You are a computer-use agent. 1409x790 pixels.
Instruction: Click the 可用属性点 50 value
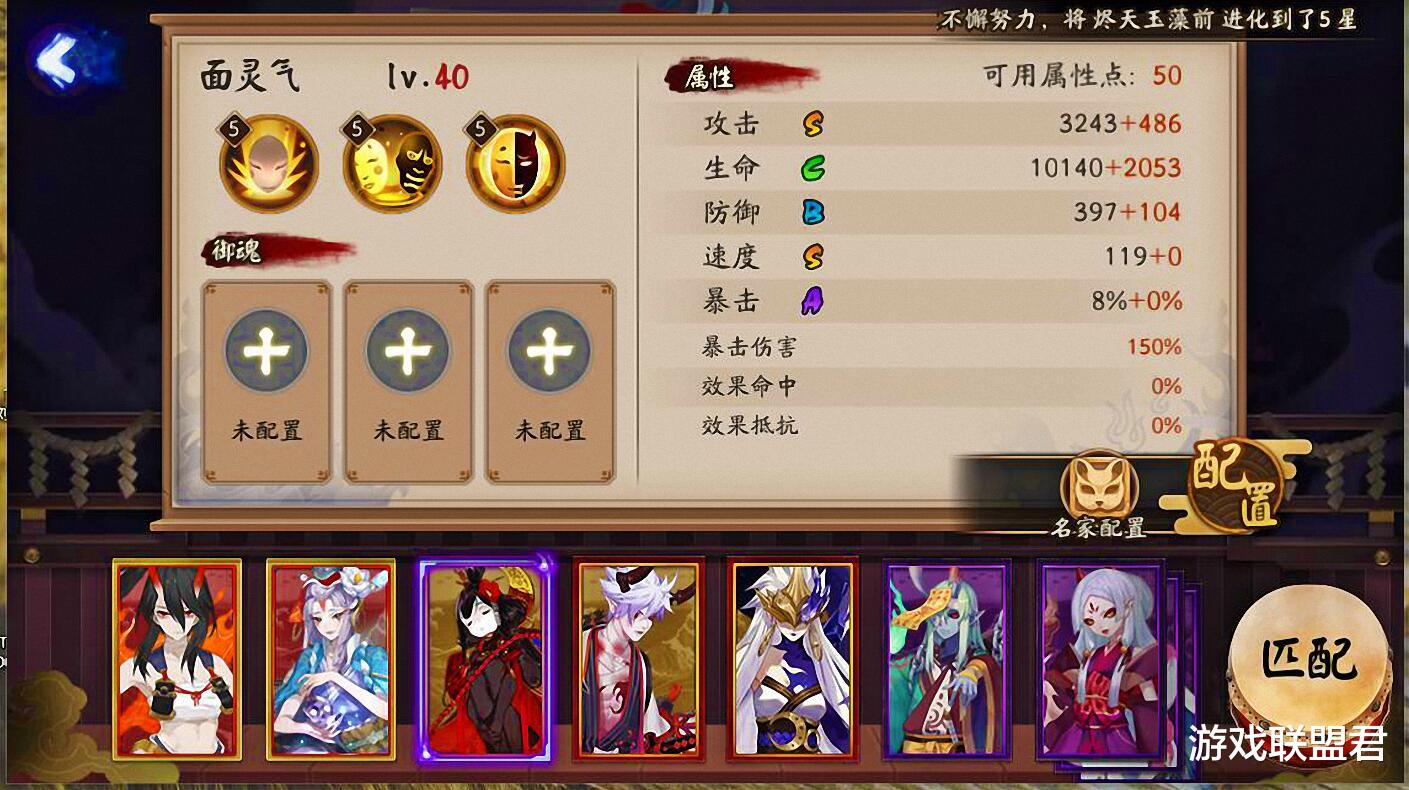1167,75
